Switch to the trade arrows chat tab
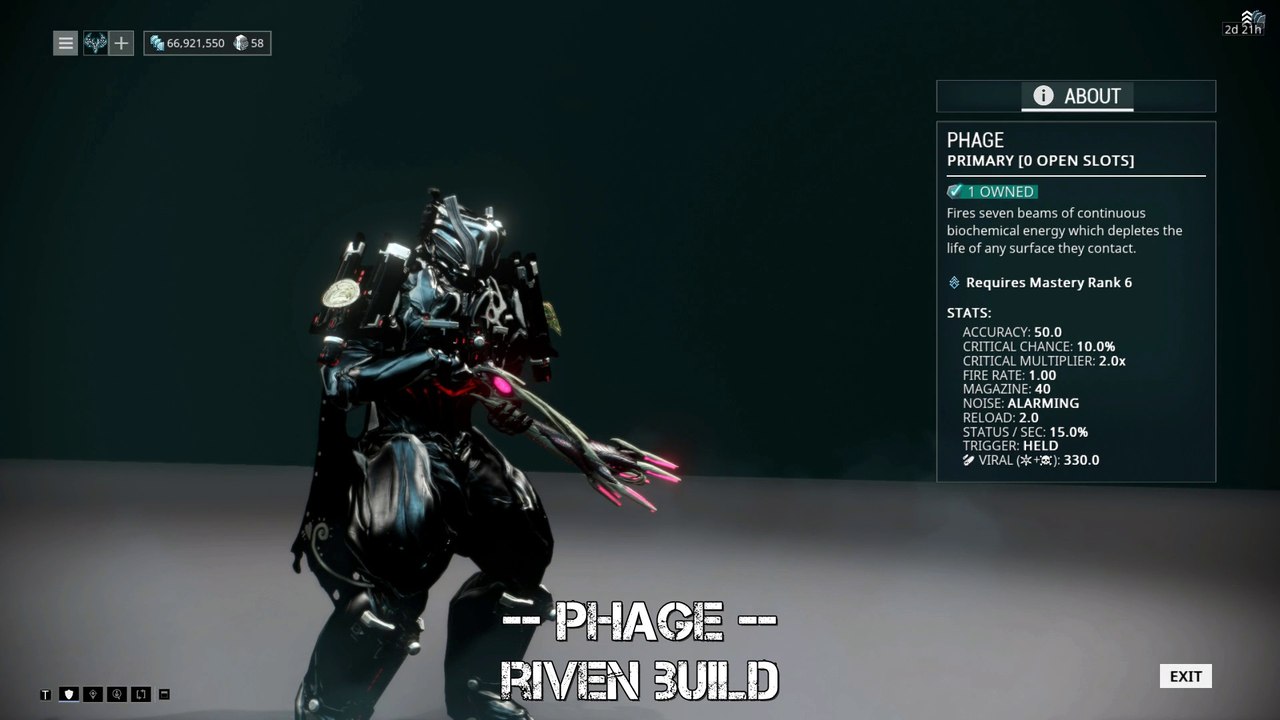This screenshot has height=720, width=1280. (x=141, y=694)
